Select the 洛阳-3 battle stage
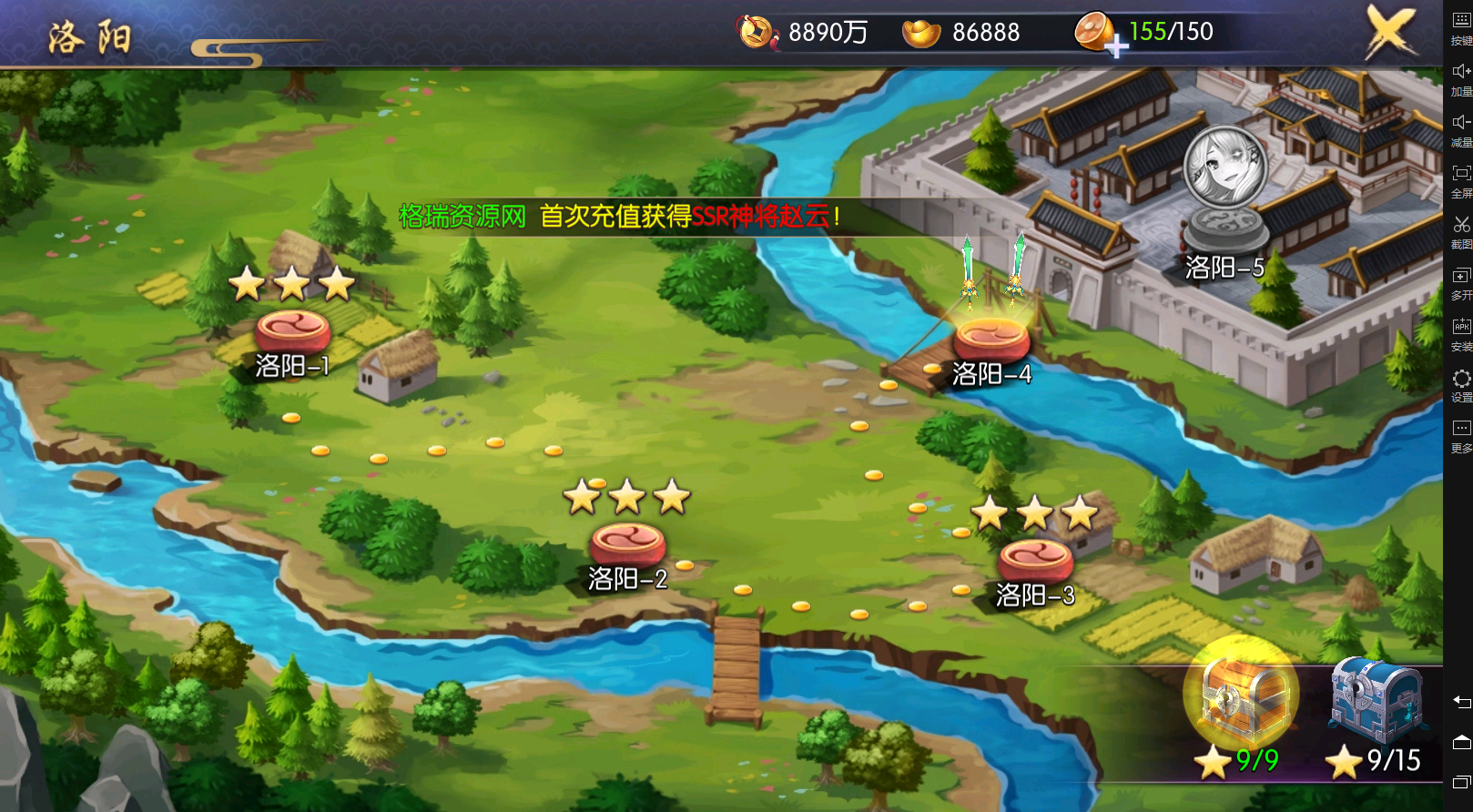1473x812 pixels. (1035, 555)
